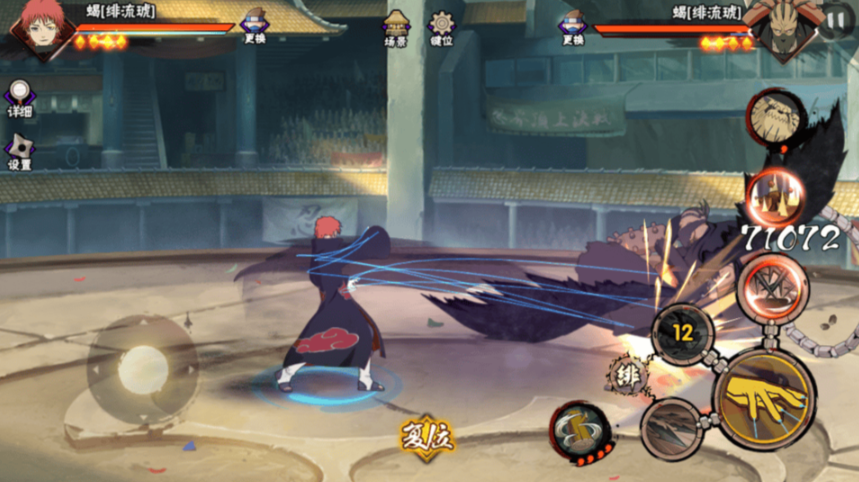
Task: Tap the small 绯 character badge
Action: point(627,375)
